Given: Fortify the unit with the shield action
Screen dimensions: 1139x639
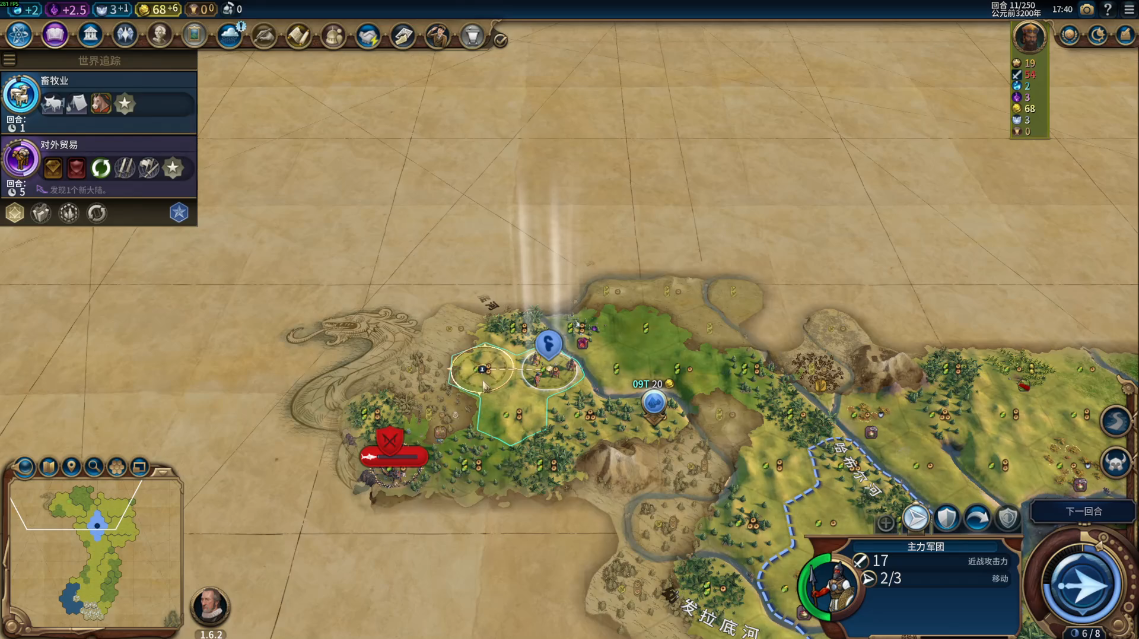Looking at the screenshot, I should 946,518.
